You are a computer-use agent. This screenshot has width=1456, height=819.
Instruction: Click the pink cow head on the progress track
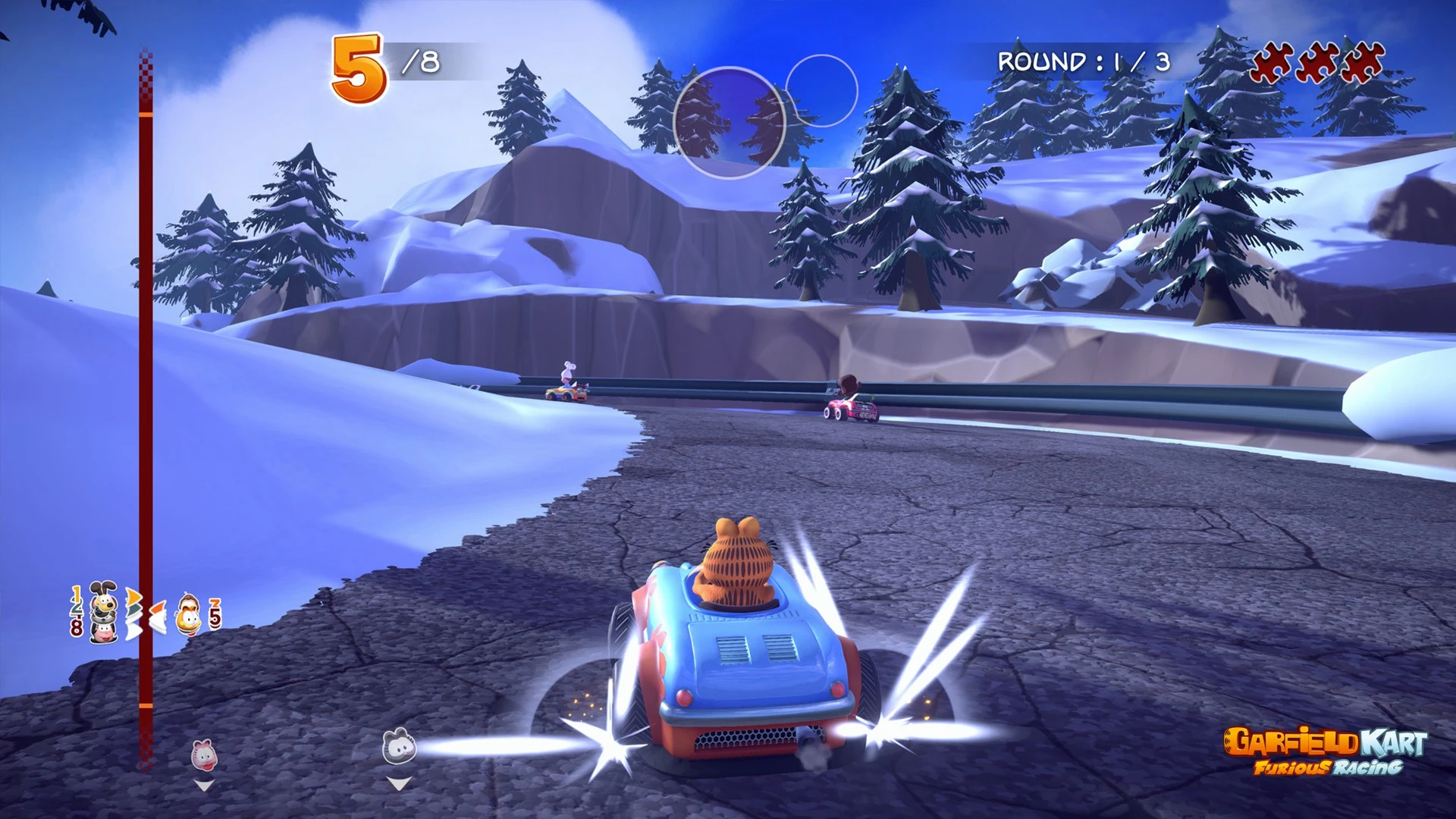[104, 632]
